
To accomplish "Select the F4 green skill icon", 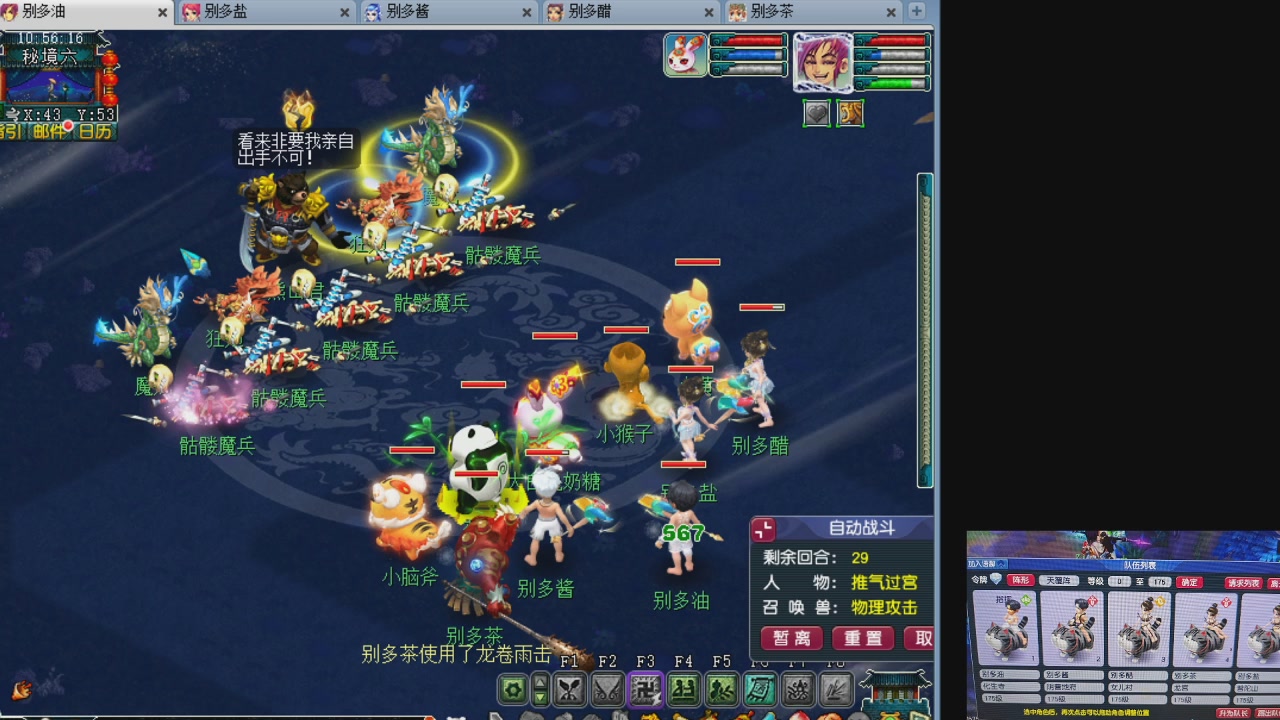I will pos(683,690).
